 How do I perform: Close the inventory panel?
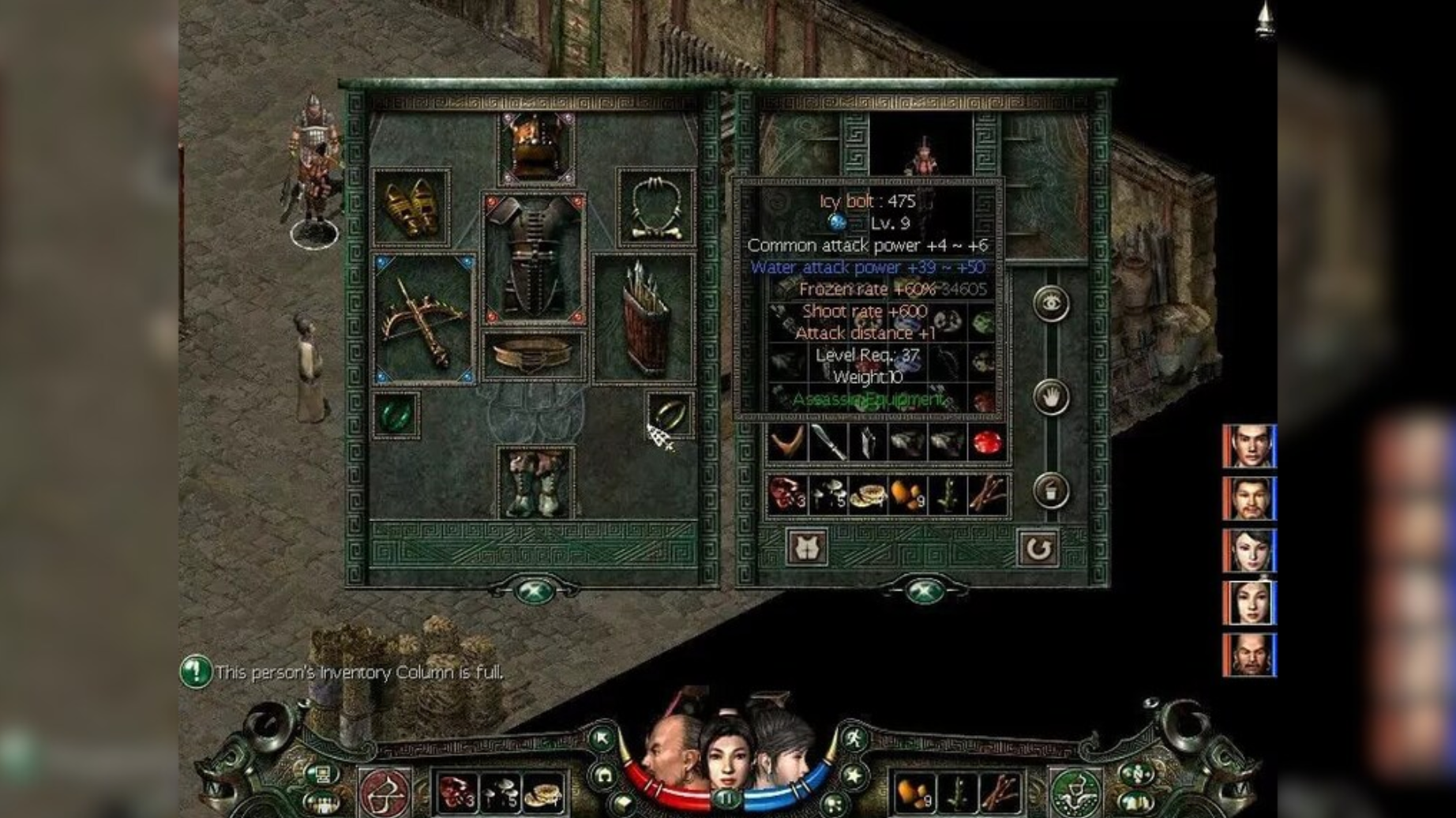pyautogui.click(x=924, y=591)
